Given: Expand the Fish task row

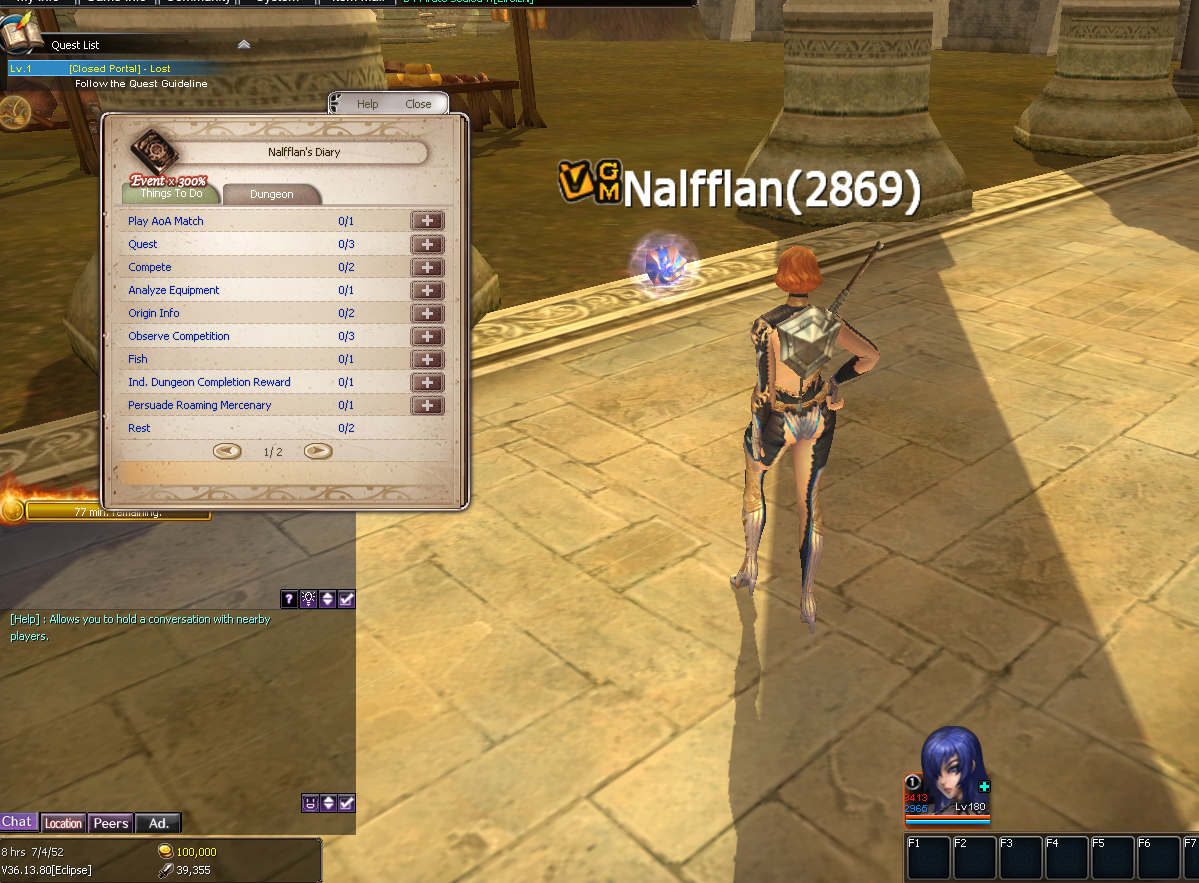Looking at the screenshot, I should click(x=427, y=359).
